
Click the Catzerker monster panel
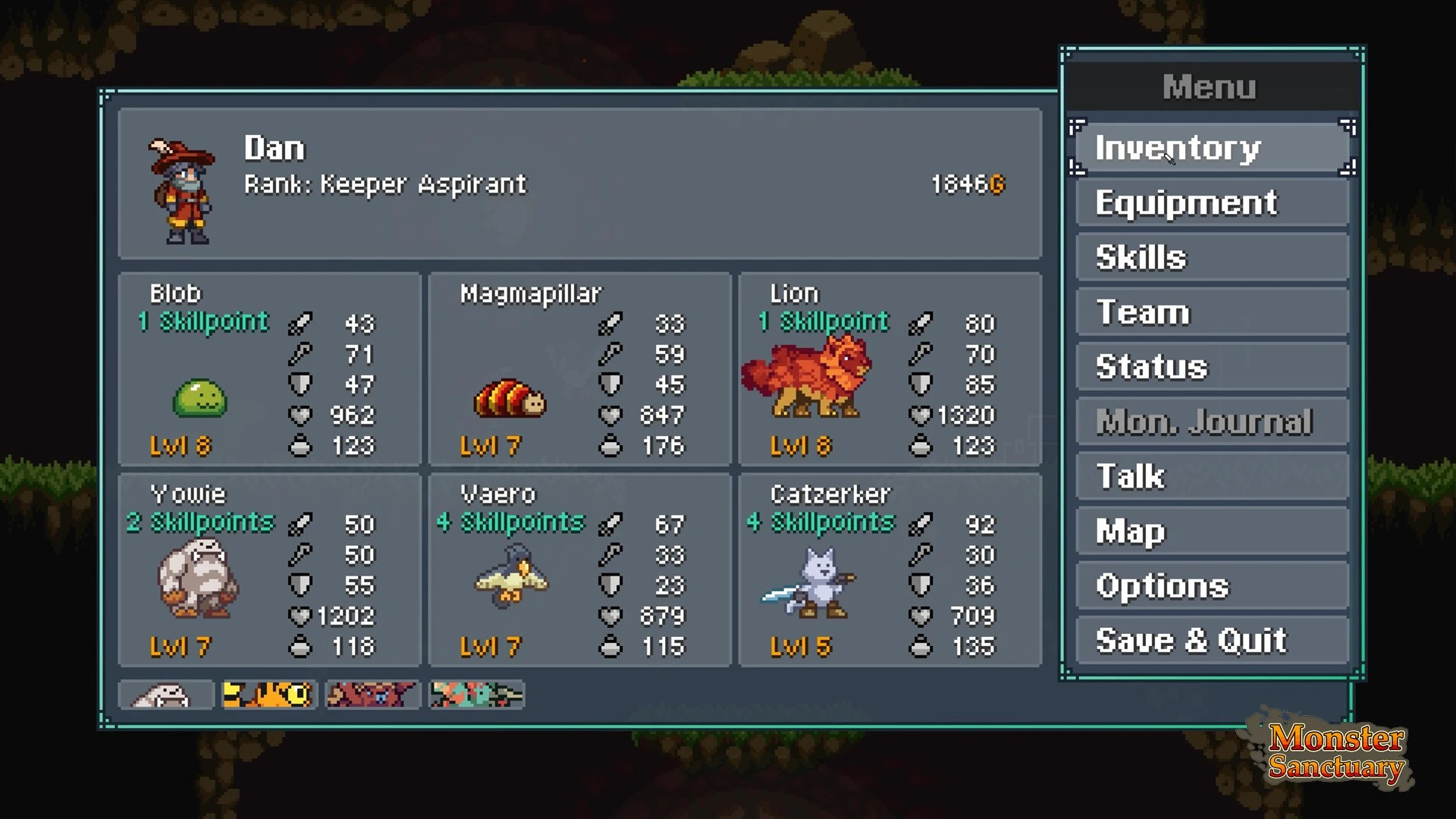click(x=890, y=570)
